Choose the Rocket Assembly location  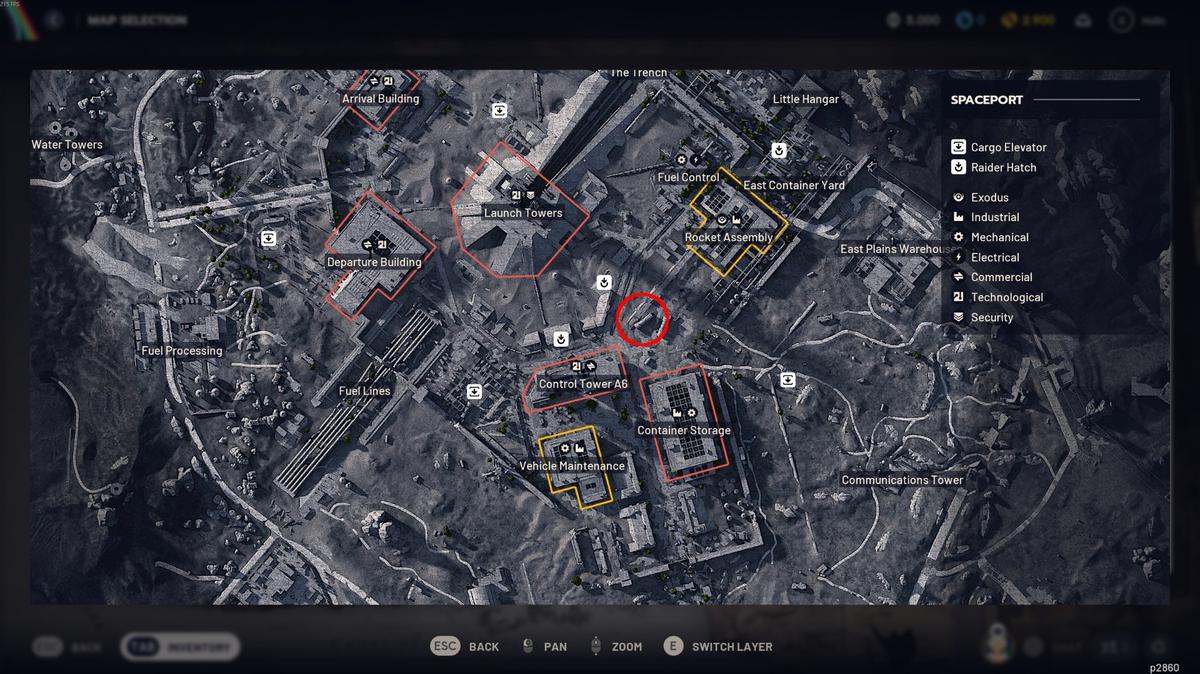(x=728, y=238)
